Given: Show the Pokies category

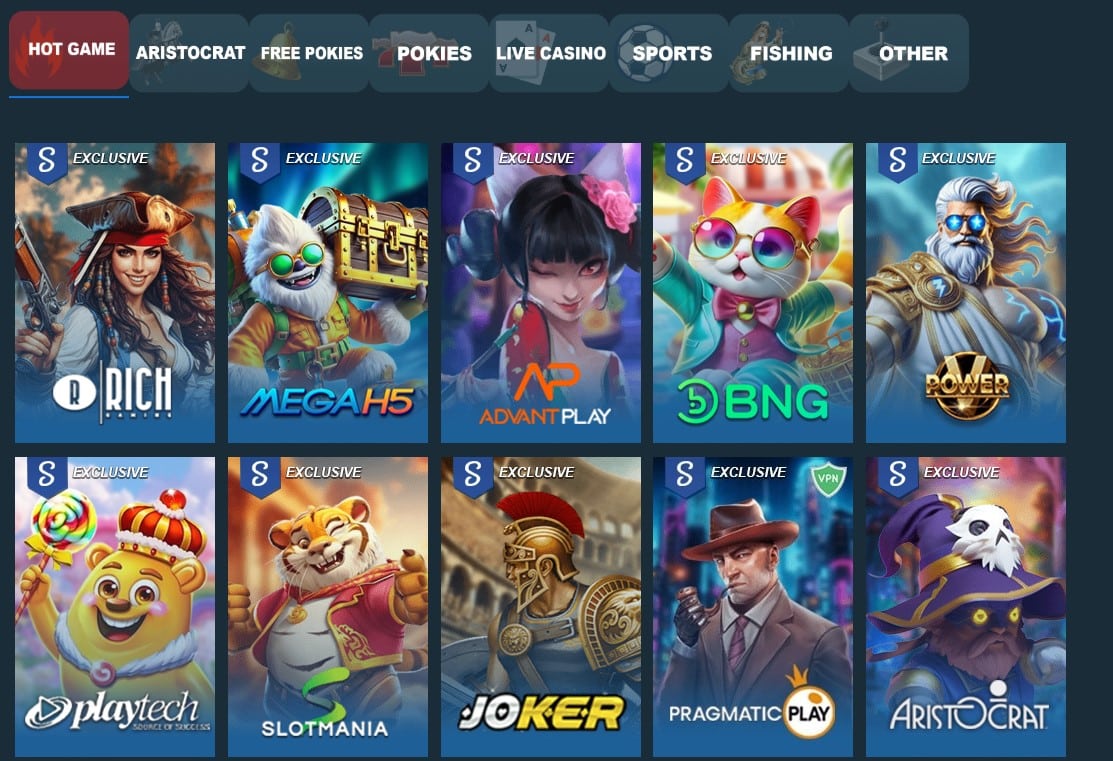Looking at the screenshot, I should 430,53.
